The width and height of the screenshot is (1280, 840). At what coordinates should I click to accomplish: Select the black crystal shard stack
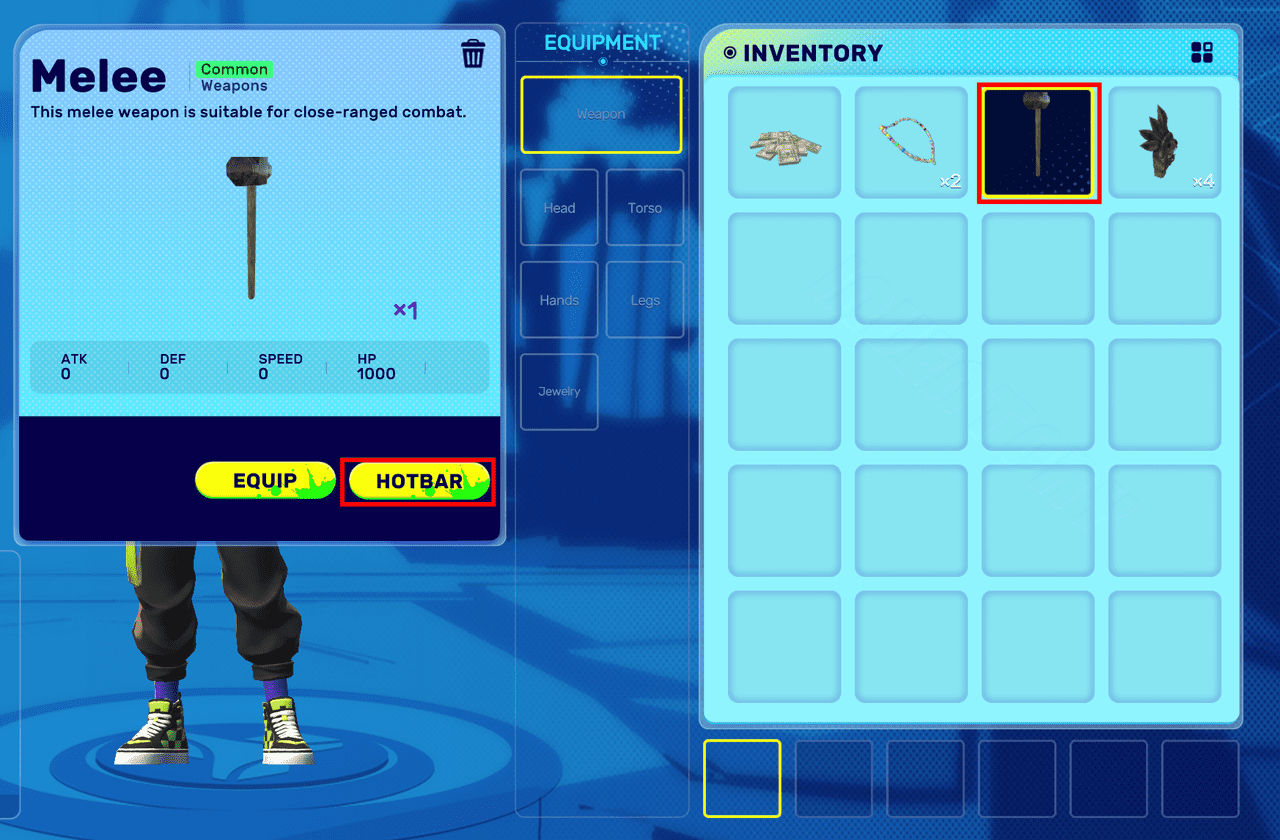[1164, 142]
